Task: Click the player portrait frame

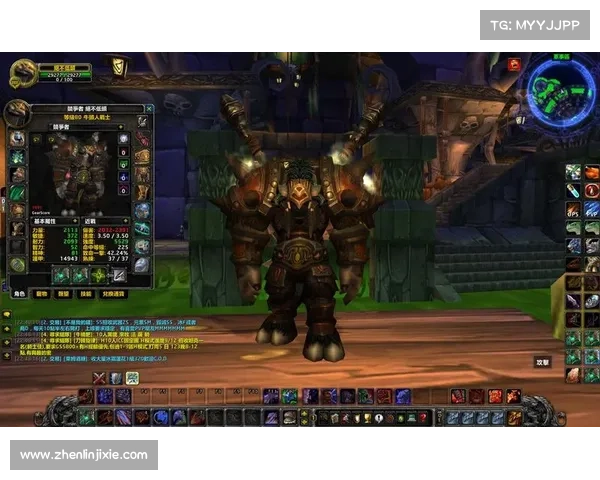Action: pos(24,72)
